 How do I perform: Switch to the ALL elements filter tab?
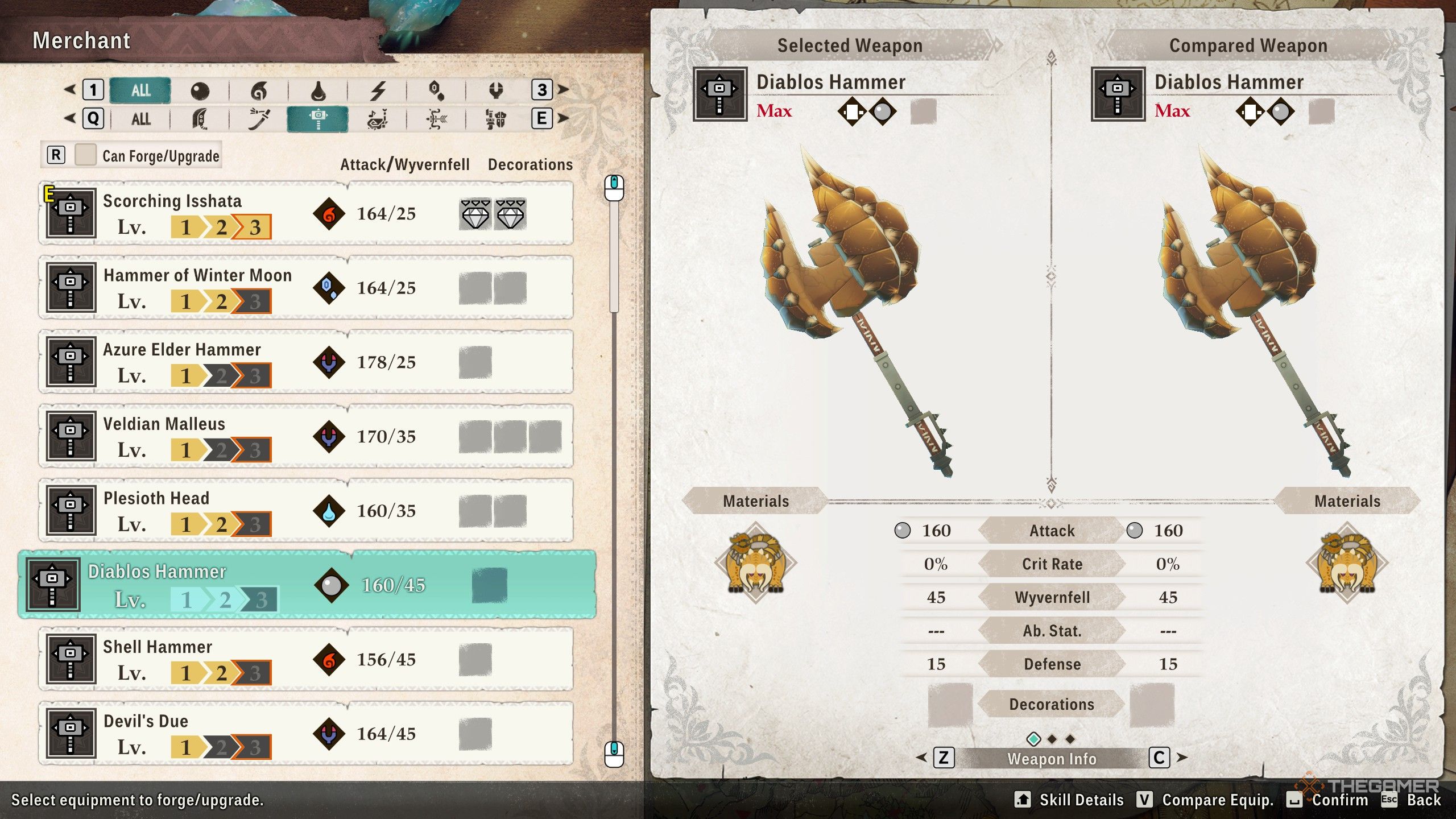[140, 90]
